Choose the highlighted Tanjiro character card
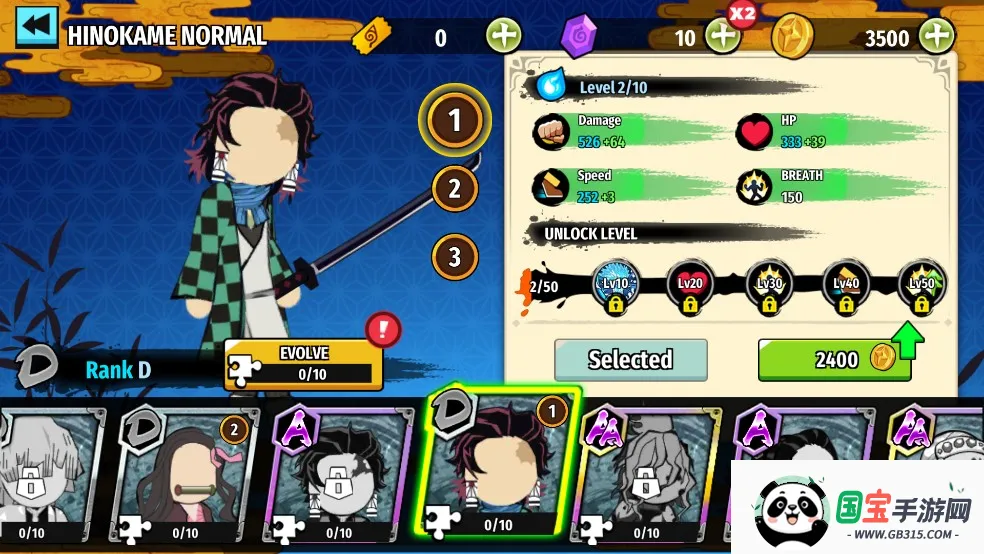Image resolution: width=984 pixels, height=554 pixels. tap(497, 462)
